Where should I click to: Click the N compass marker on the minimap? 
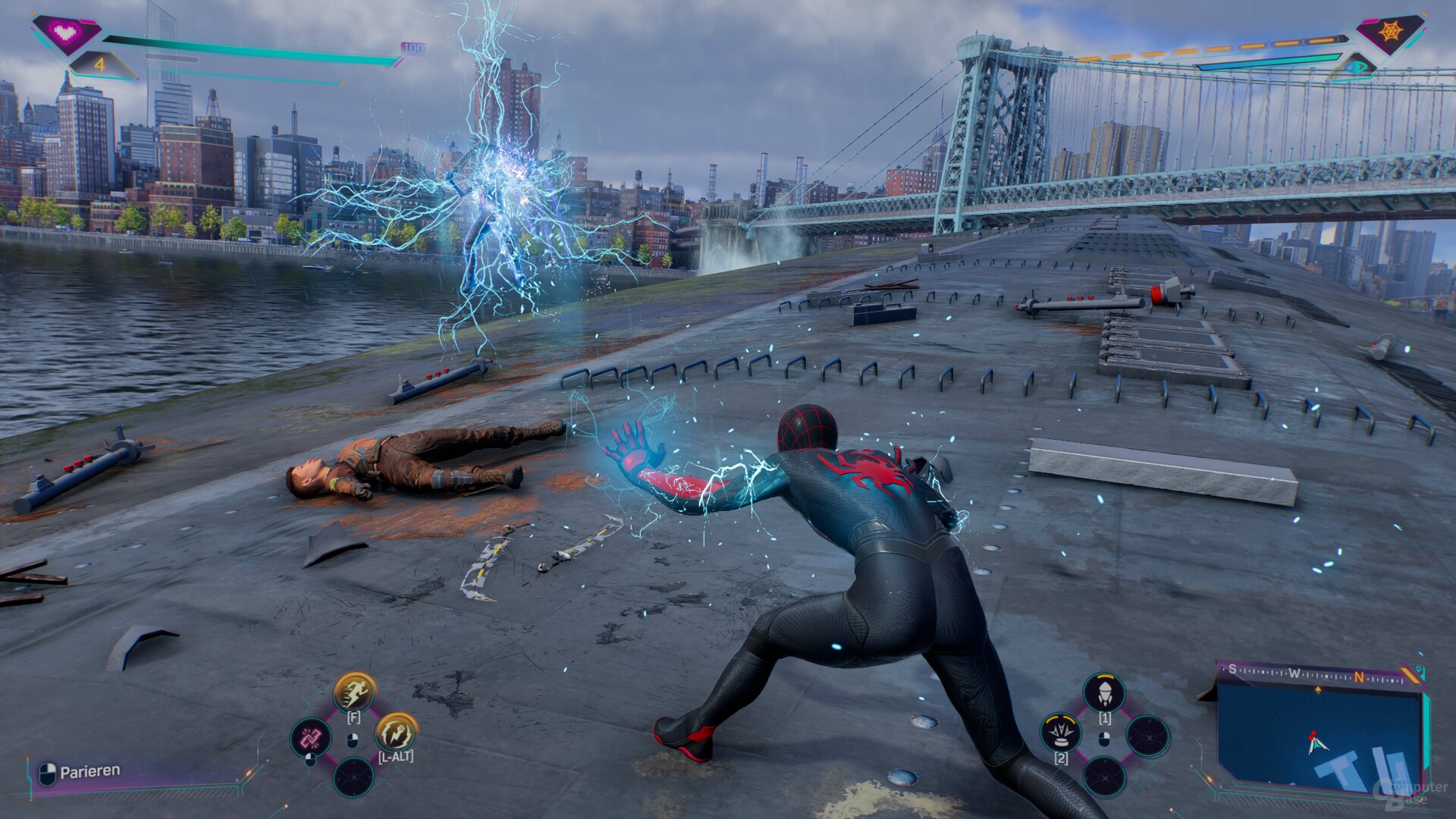pyautogui.click(x=1358, y=676)
